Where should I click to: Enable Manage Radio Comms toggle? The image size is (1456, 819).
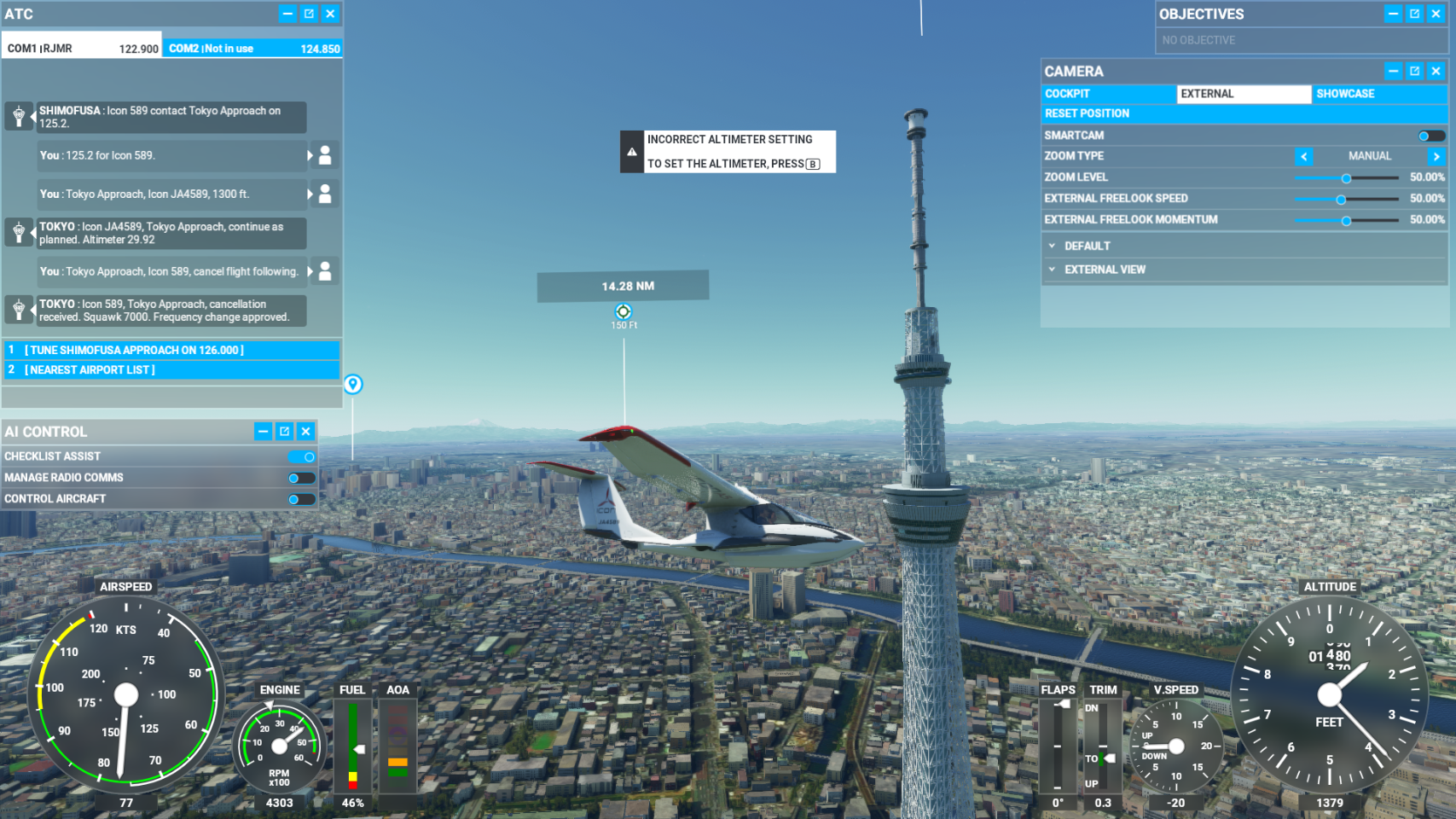coord(302,478)
